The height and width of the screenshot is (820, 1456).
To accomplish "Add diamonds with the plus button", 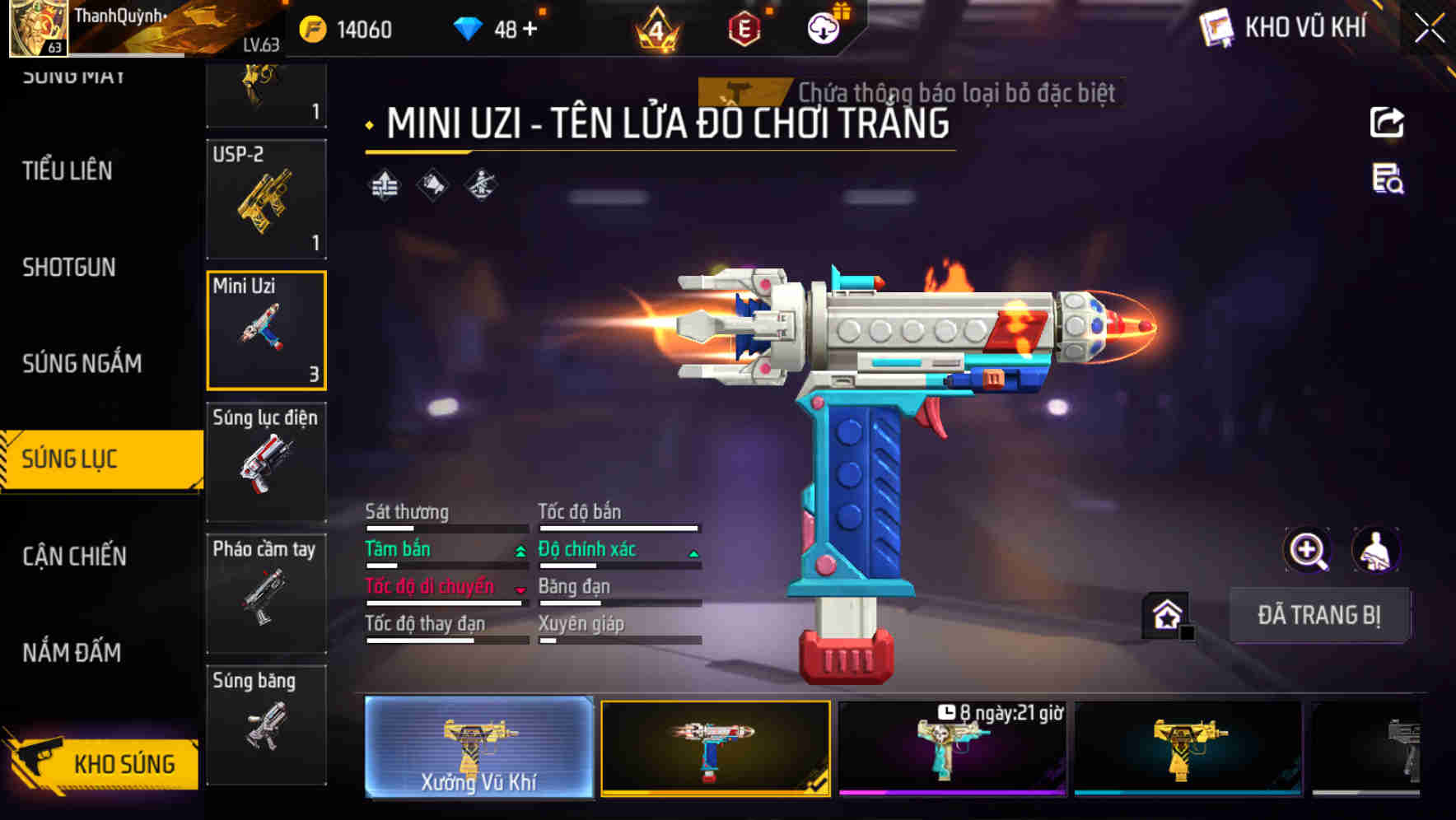I will pos(530,30).
